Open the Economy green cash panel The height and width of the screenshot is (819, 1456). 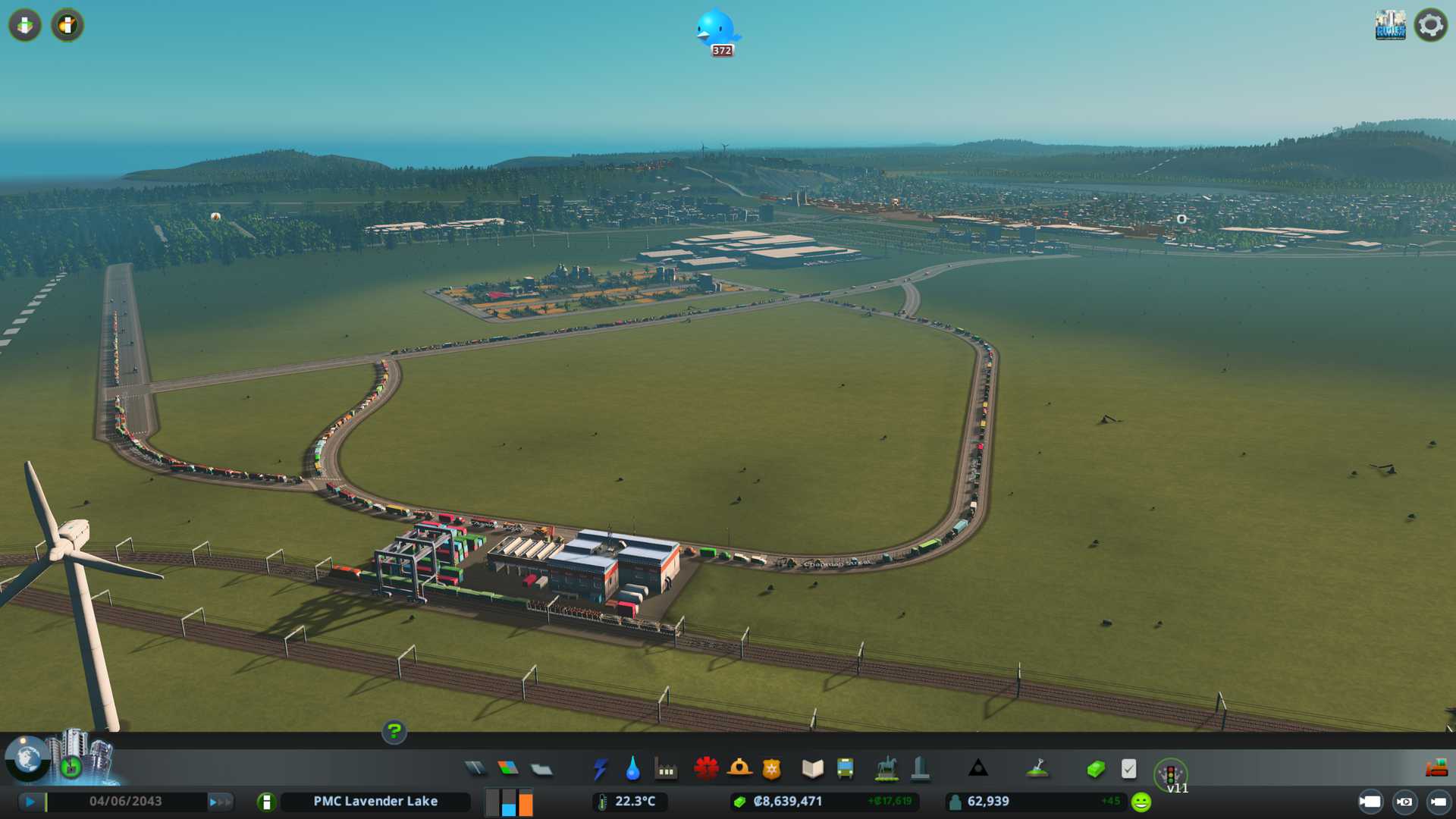pos(1095,769)
